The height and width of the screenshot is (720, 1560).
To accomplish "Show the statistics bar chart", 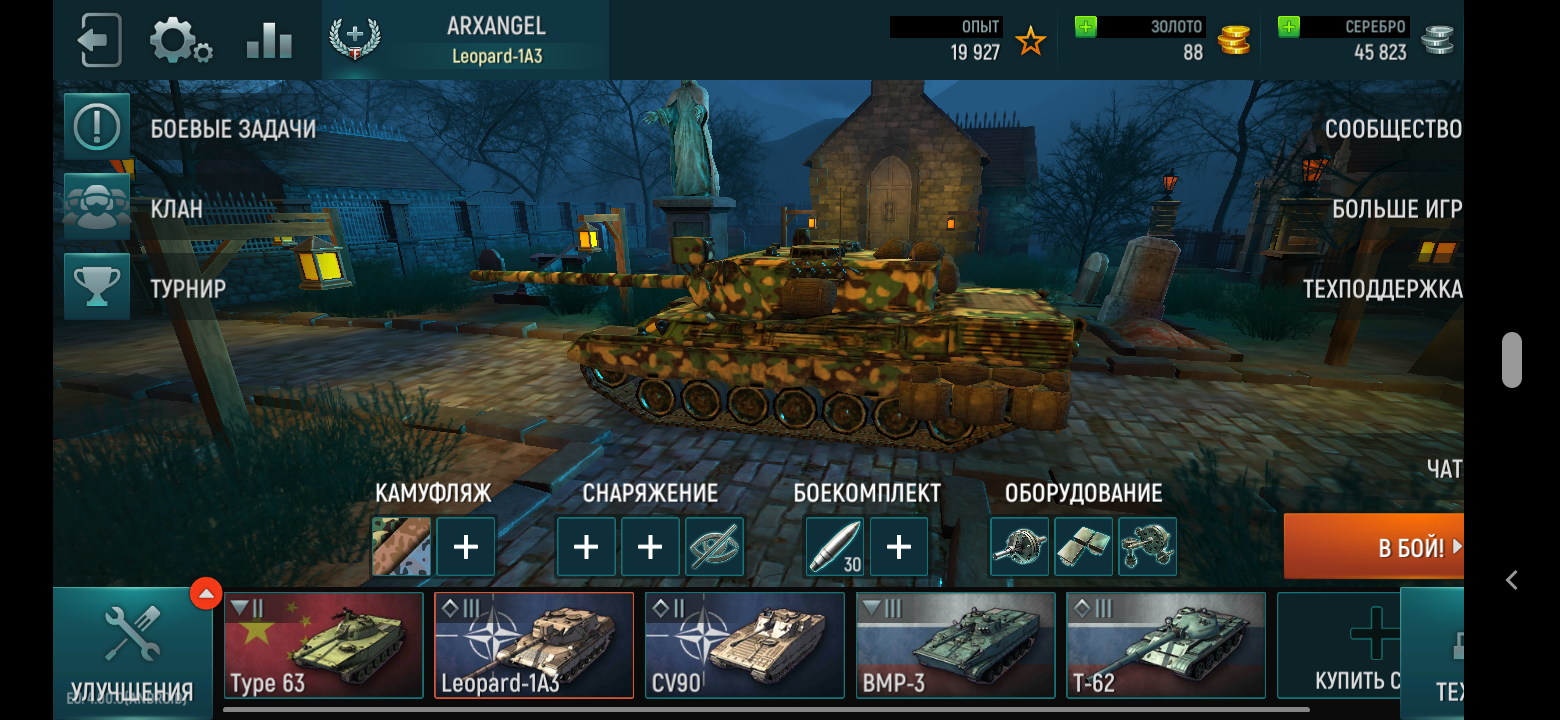I will click(x=269, y=41).
